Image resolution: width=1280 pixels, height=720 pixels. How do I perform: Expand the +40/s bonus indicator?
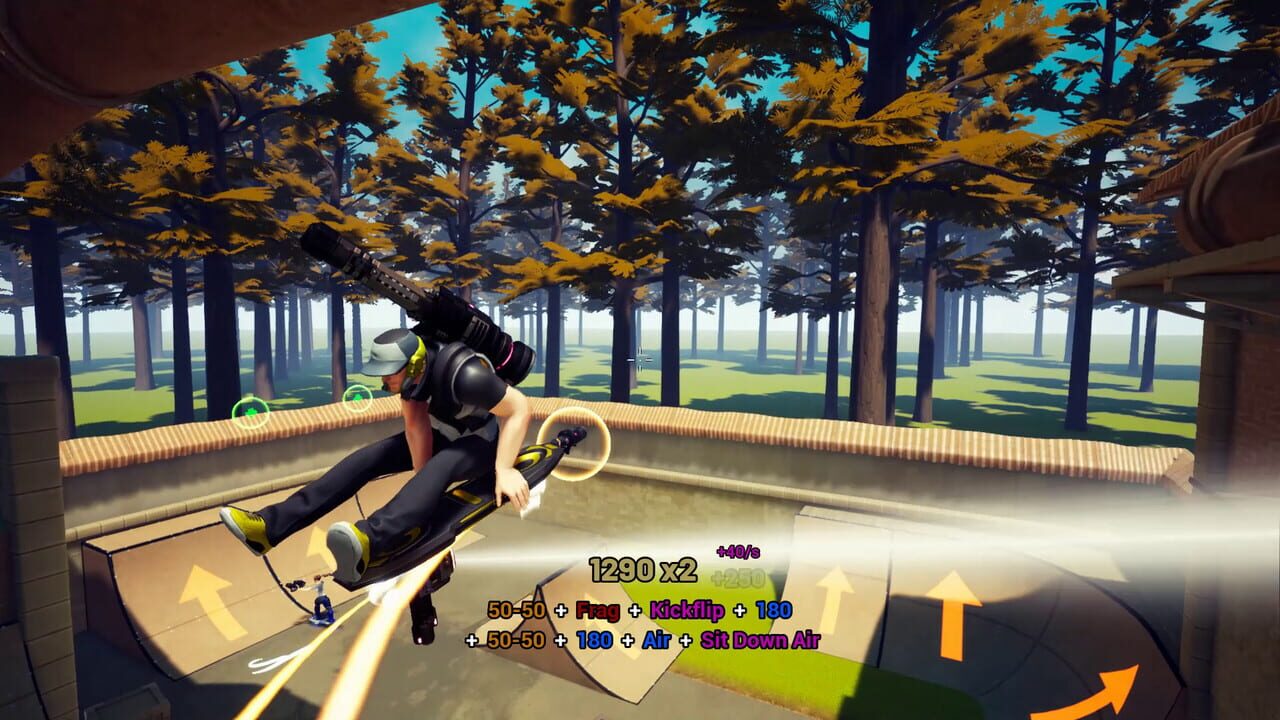(x=739, y=550)
